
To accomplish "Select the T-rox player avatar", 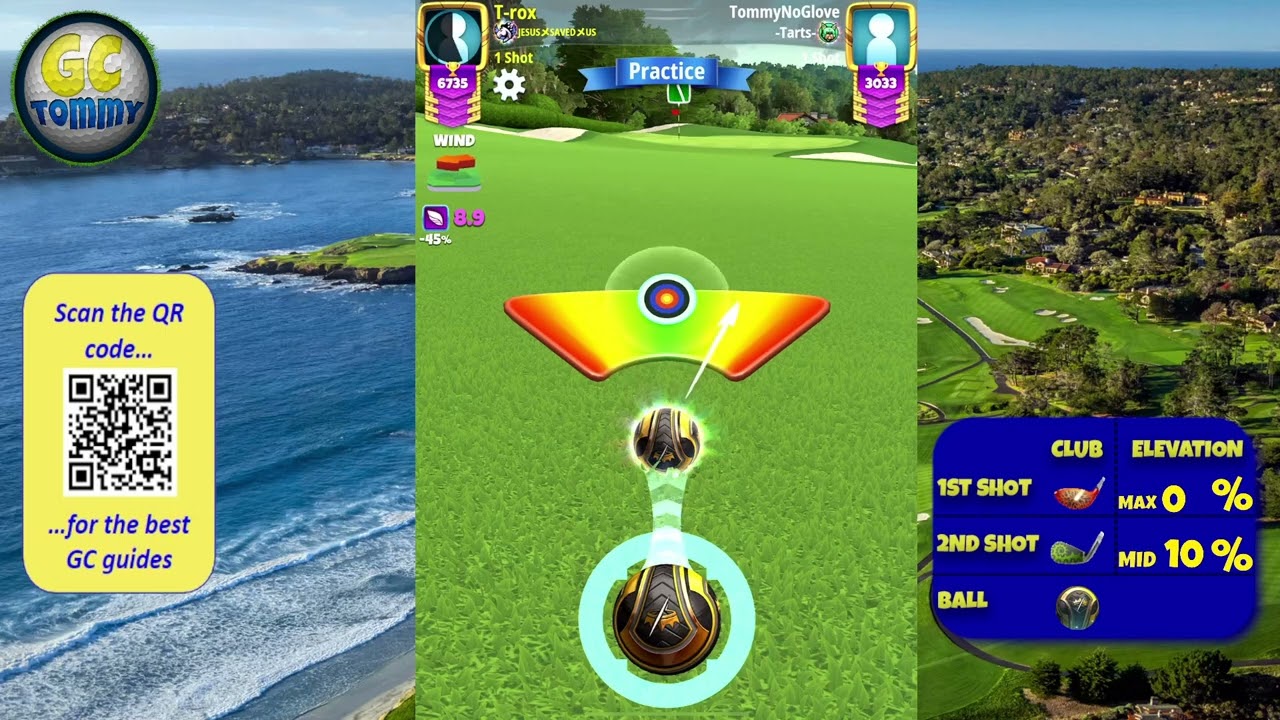I will click(x=452, y=38).
